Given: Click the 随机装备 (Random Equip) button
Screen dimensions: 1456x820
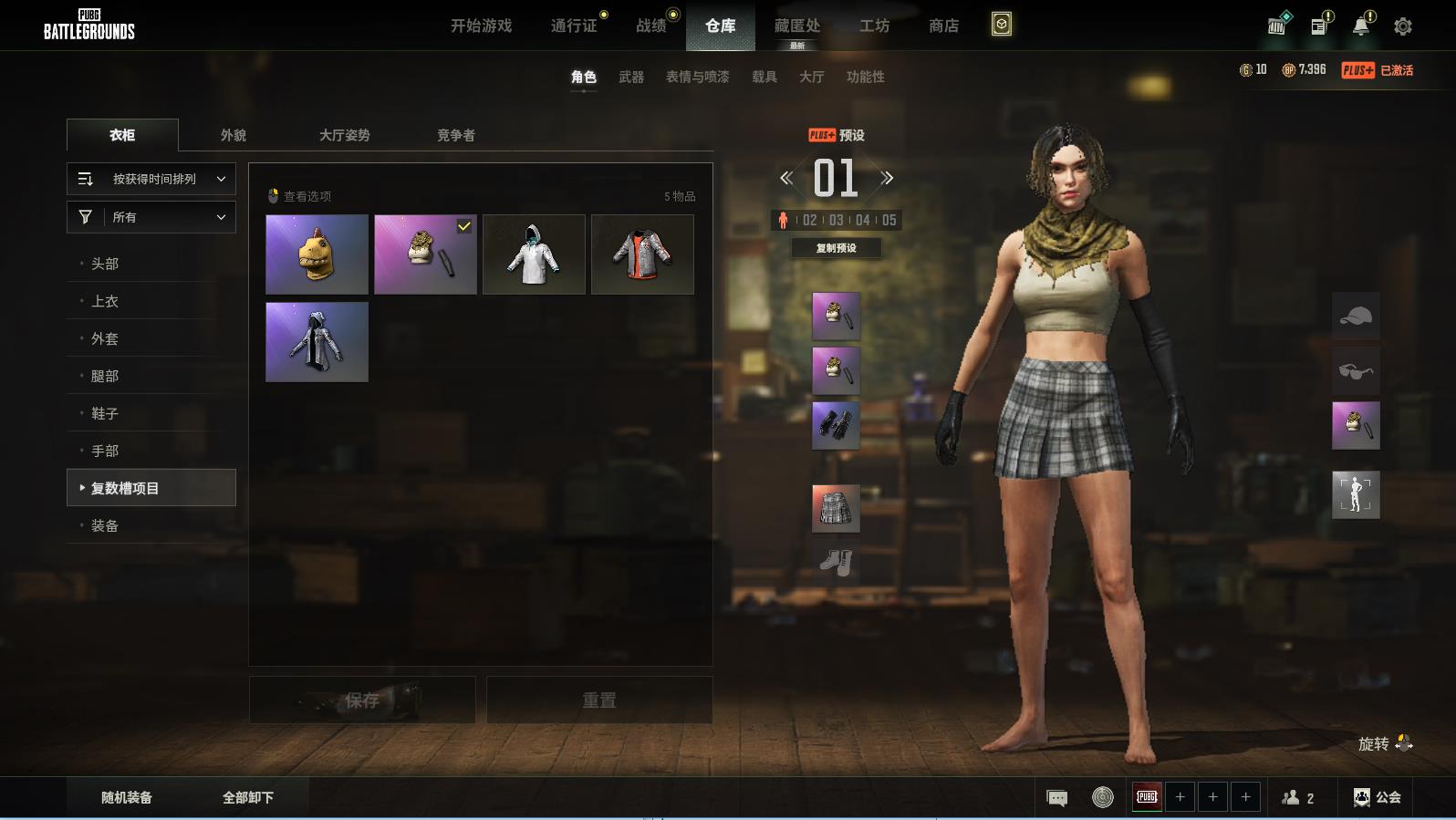Looking at the screenshot, I should (127, 797).
